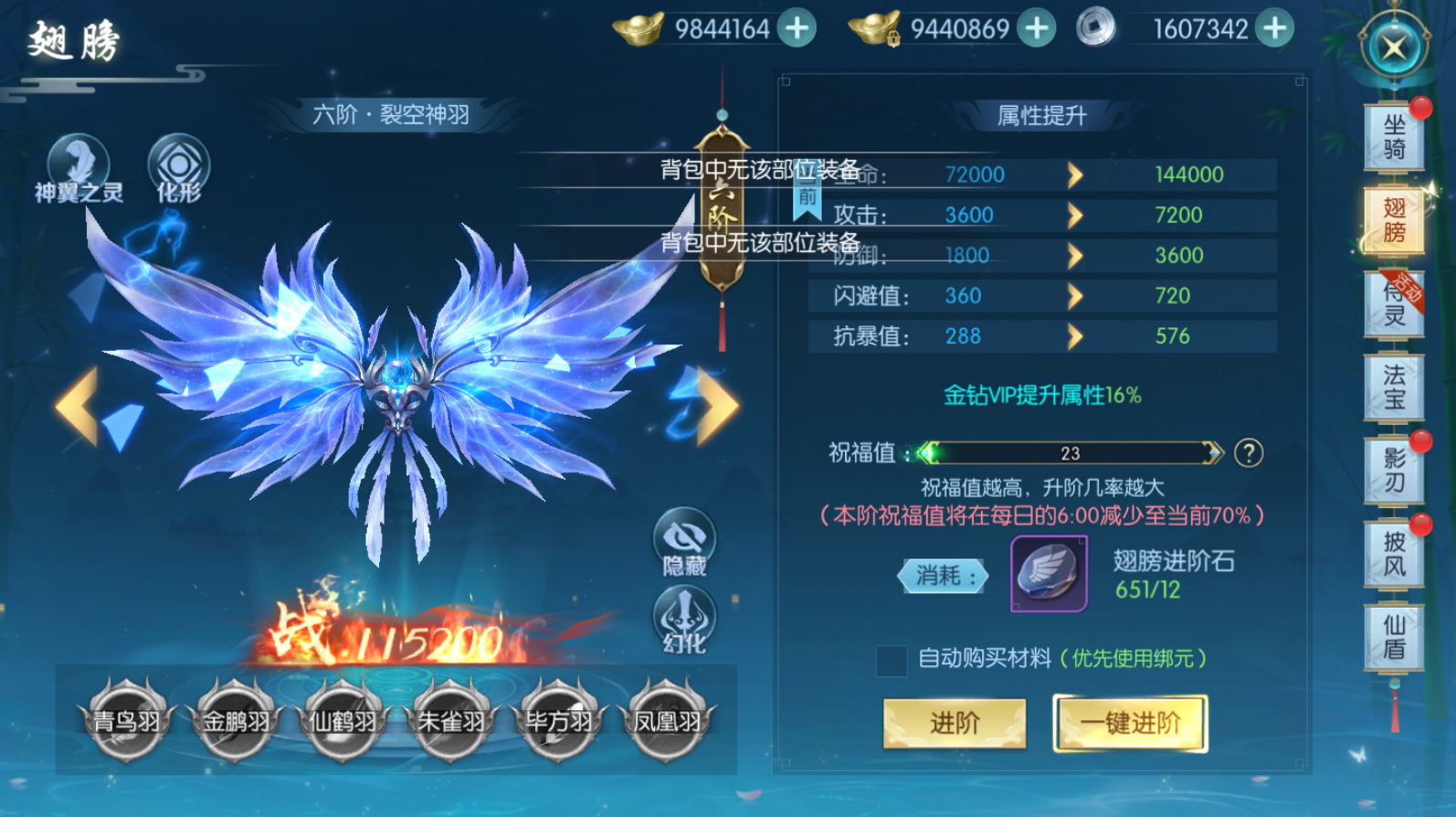
Task: Select the 影刃 tab
Action: (x=1394, y=471)
